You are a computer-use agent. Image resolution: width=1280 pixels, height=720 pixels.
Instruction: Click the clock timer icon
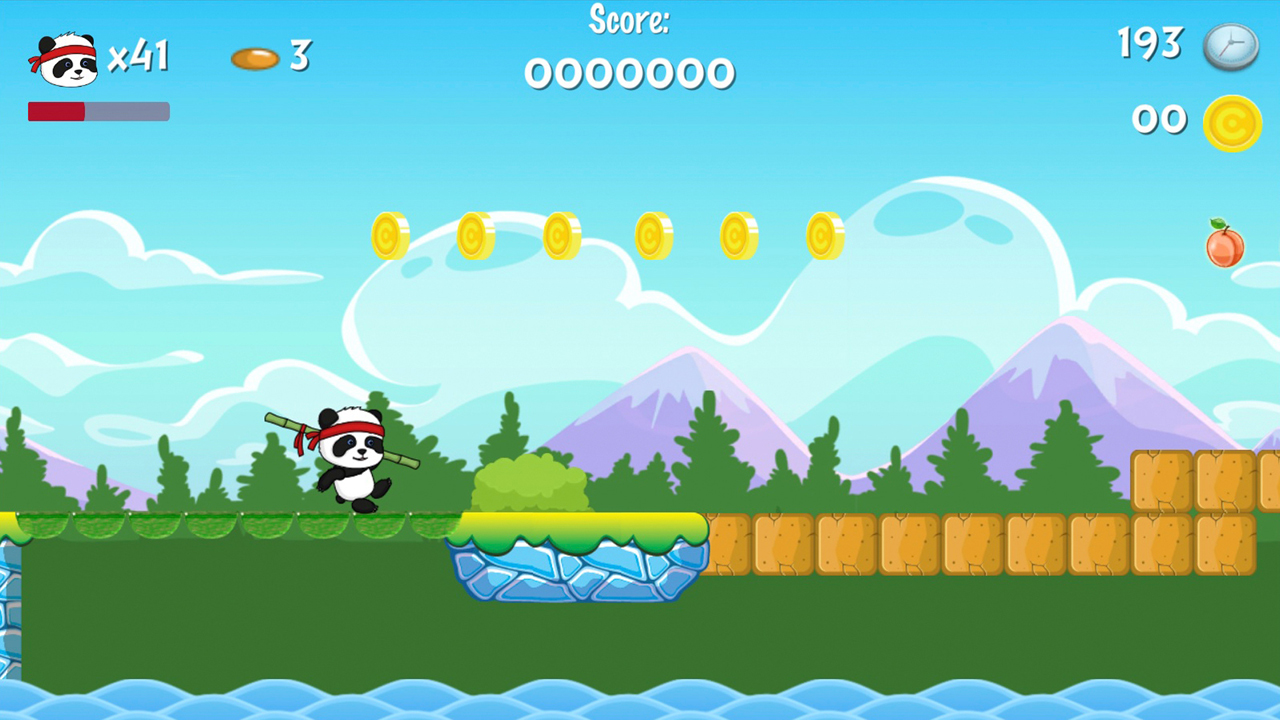click(1232, 46)
